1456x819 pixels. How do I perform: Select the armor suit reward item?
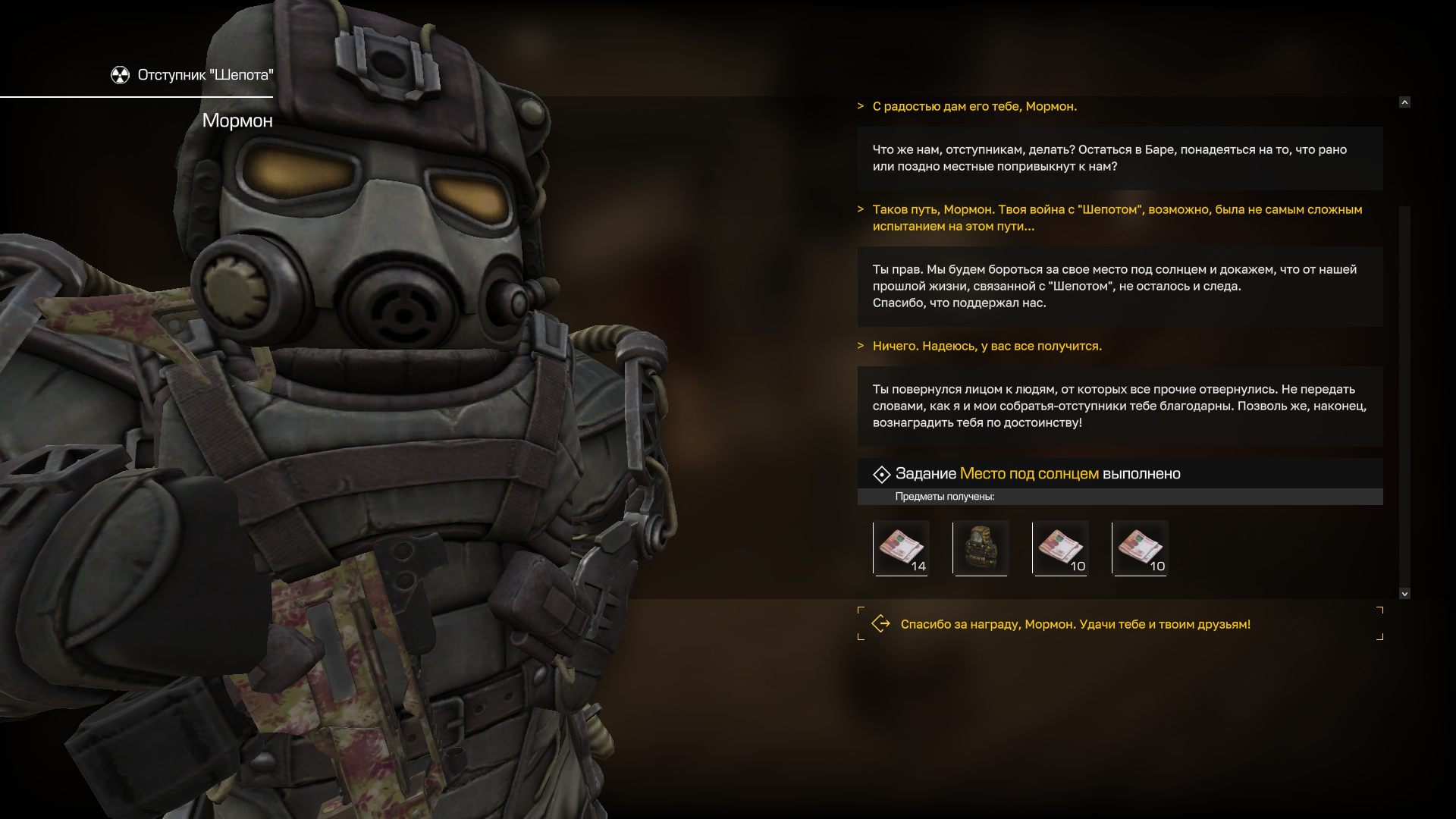[x=981, y=548]
